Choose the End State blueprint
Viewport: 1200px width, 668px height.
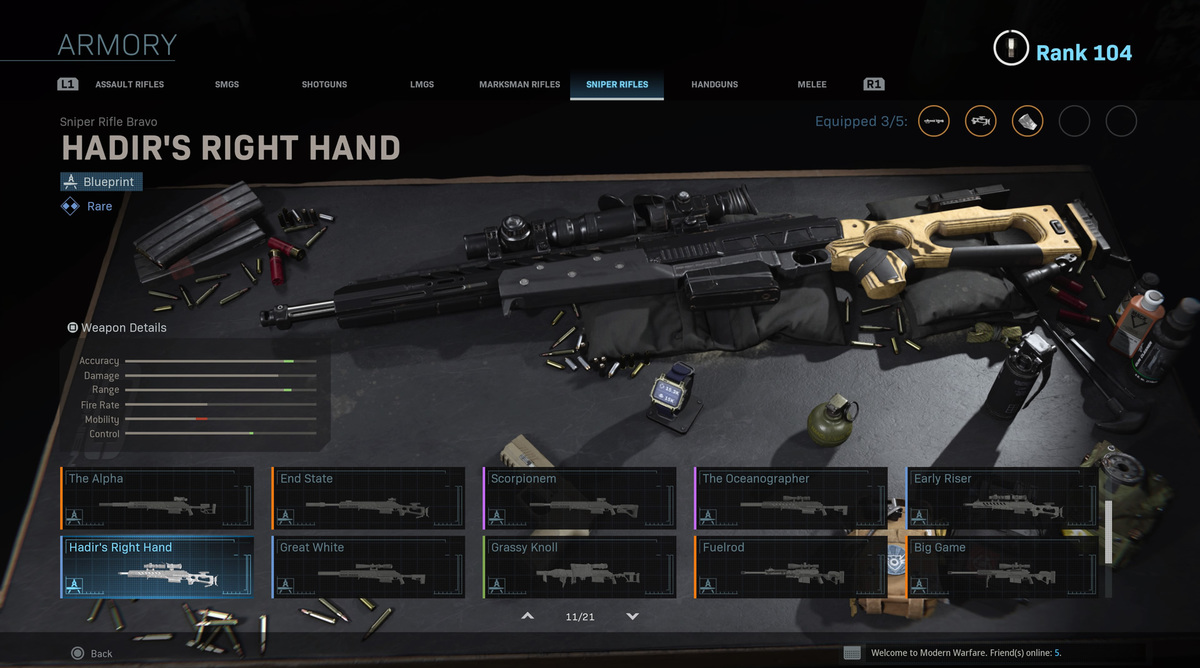[369, 498]
